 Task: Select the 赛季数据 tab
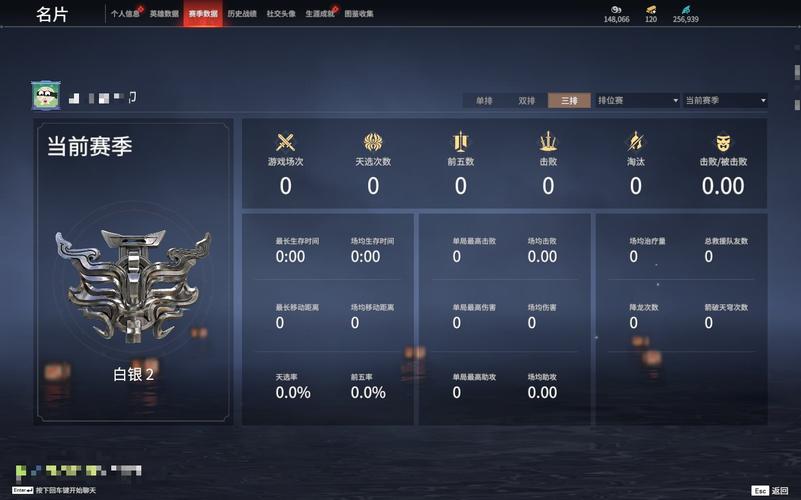pos(203,14)
